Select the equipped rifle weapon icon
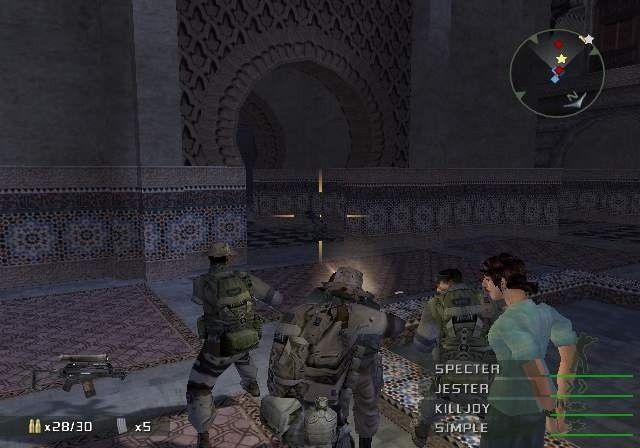The height and width of the screenshot is (448, 640). 80,373
